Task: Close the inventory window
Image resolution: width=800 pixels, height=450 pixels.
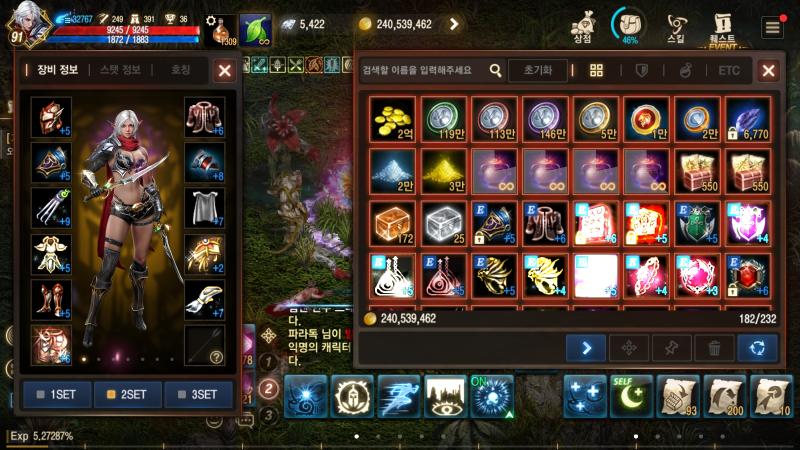Action: 768,70
